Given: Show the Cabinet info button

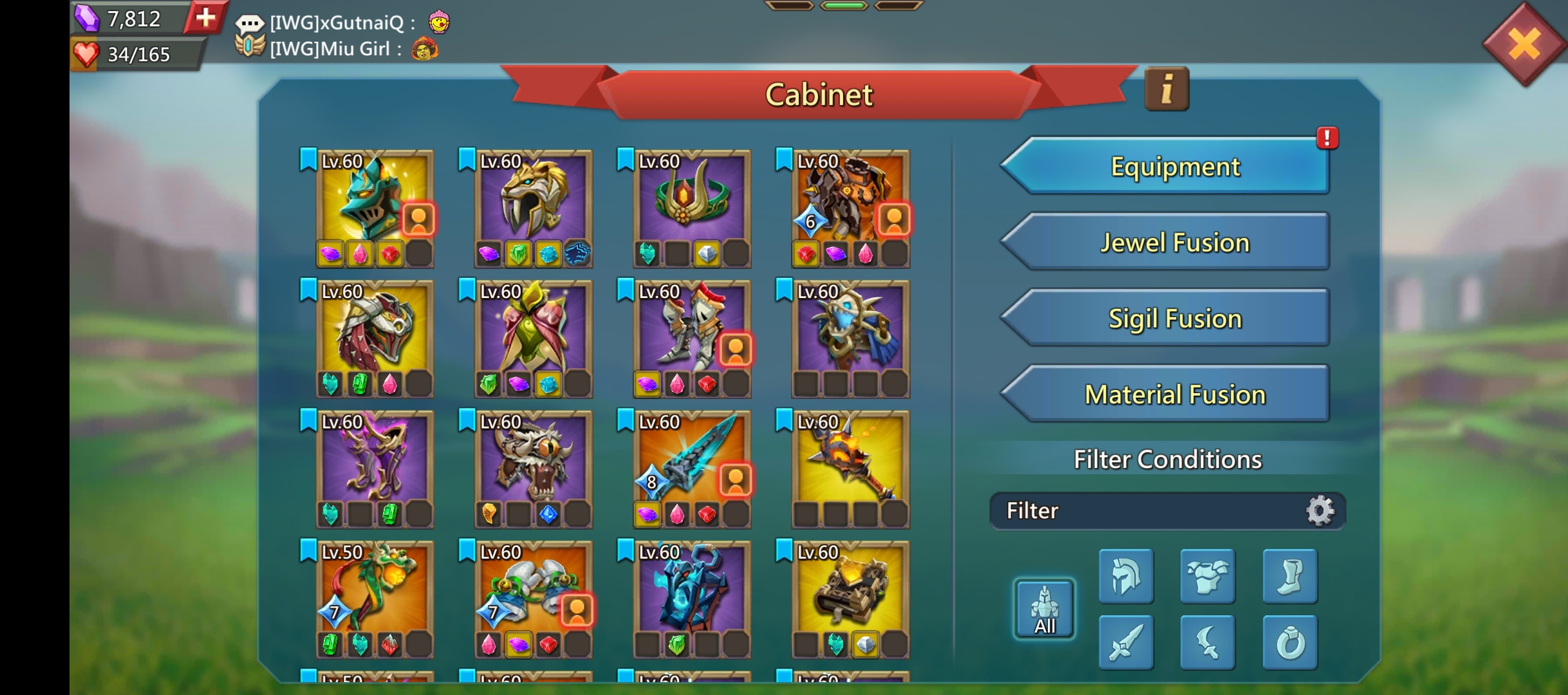Looking at the screenshot, I should 1166,89.
